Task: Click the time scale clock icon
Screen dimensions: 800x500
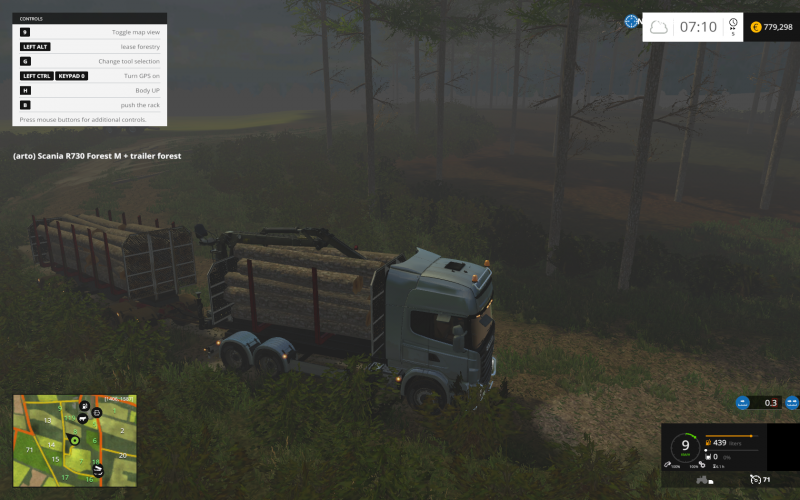Action: click(x=733, y=23)
